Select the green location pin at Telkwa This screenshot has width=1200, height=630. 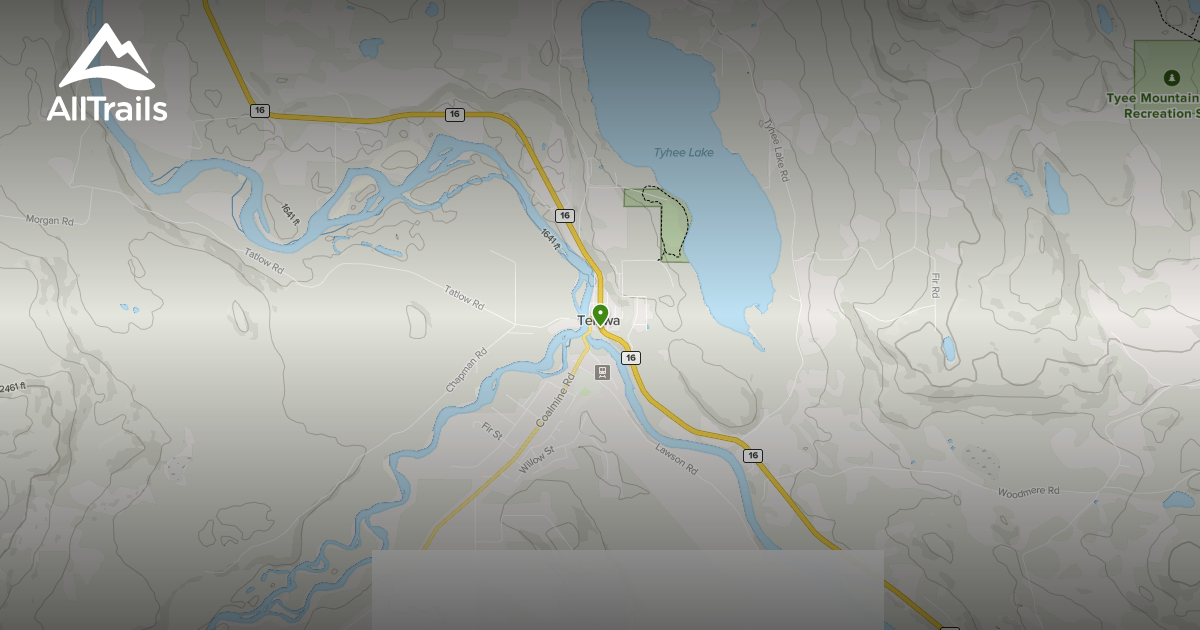[x=600, y=315]
